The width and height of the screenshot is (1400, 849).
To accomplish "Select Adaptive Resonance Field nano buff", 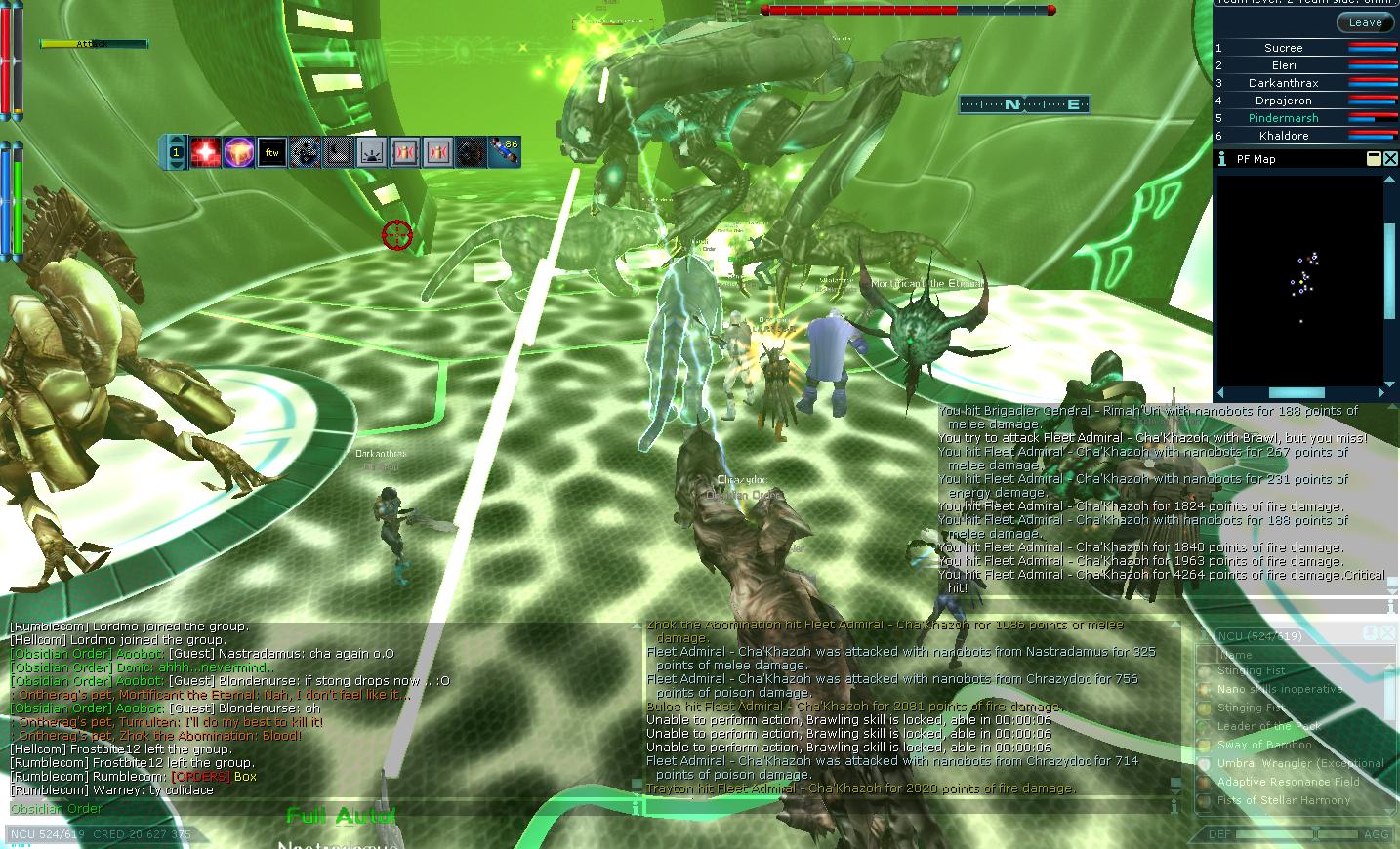I will point(1288,782).
